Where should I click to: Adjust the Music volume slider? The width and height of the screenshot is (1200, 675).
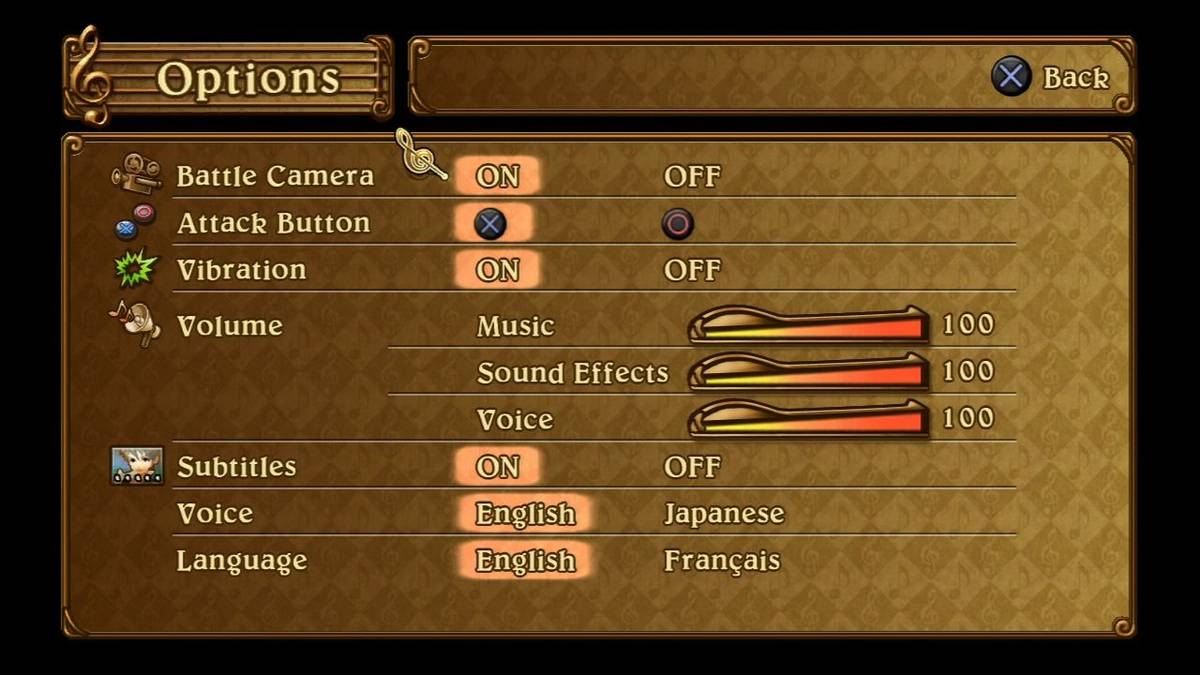808,326
